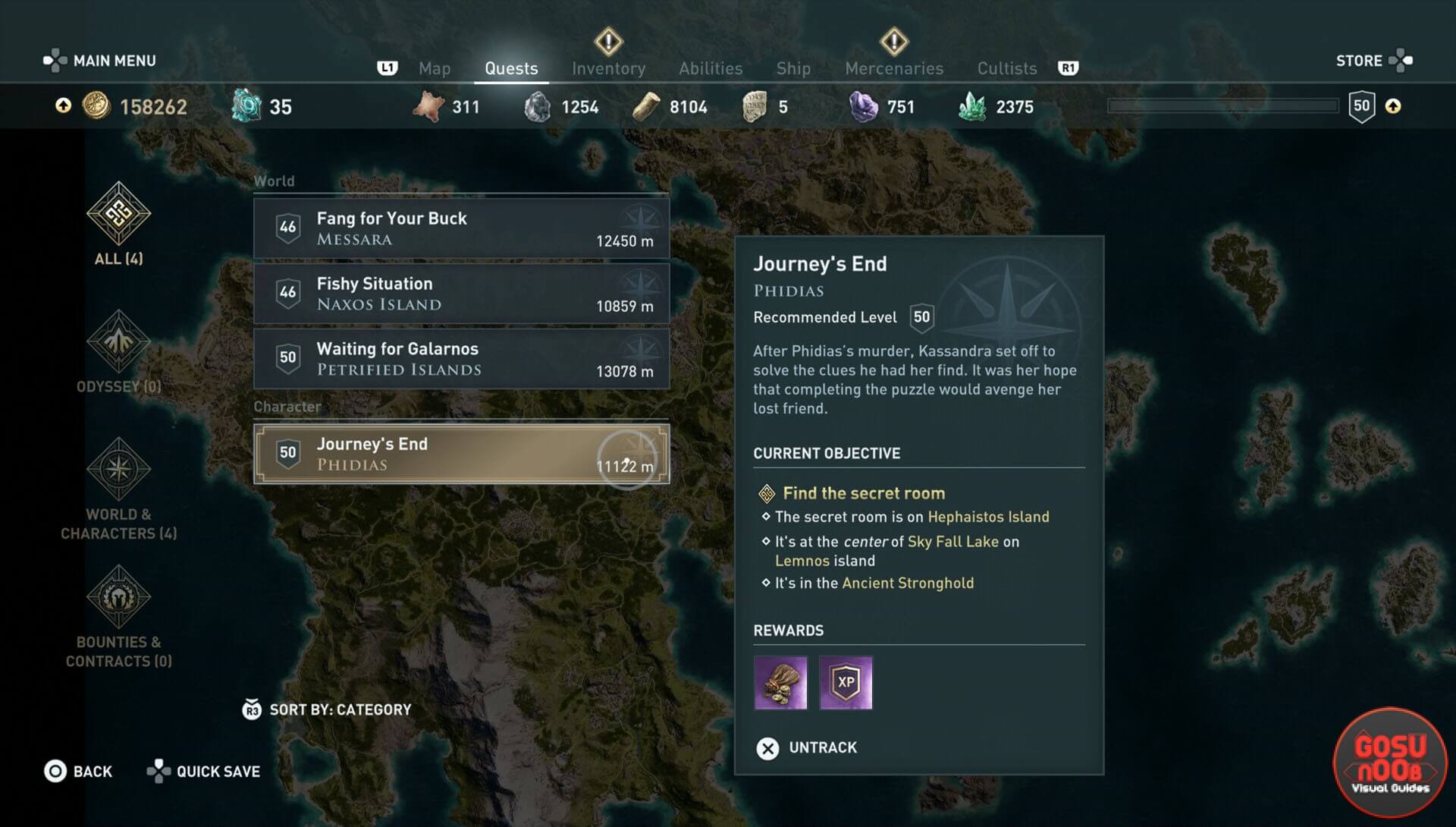Screen dimensions: 1456x827
Task: Select the Fang for Your Buck quest
Action: (461, 228)
